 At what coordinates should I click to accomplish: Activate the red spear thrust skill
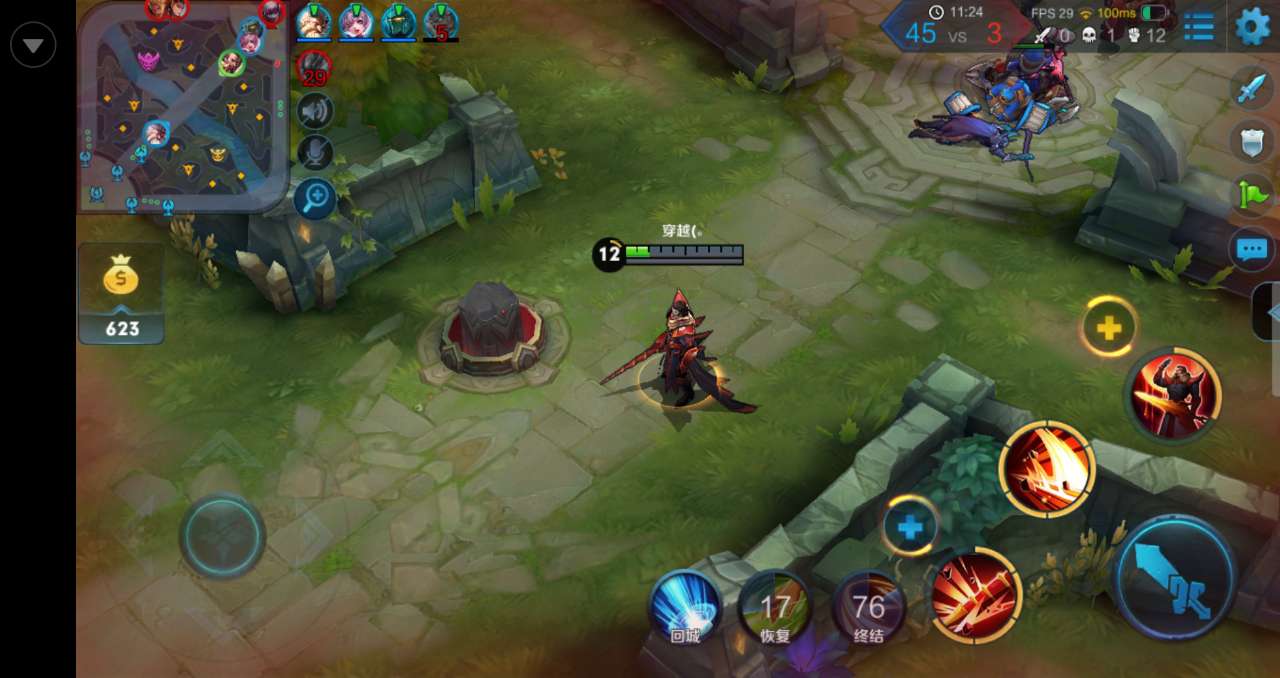point(975,596)
